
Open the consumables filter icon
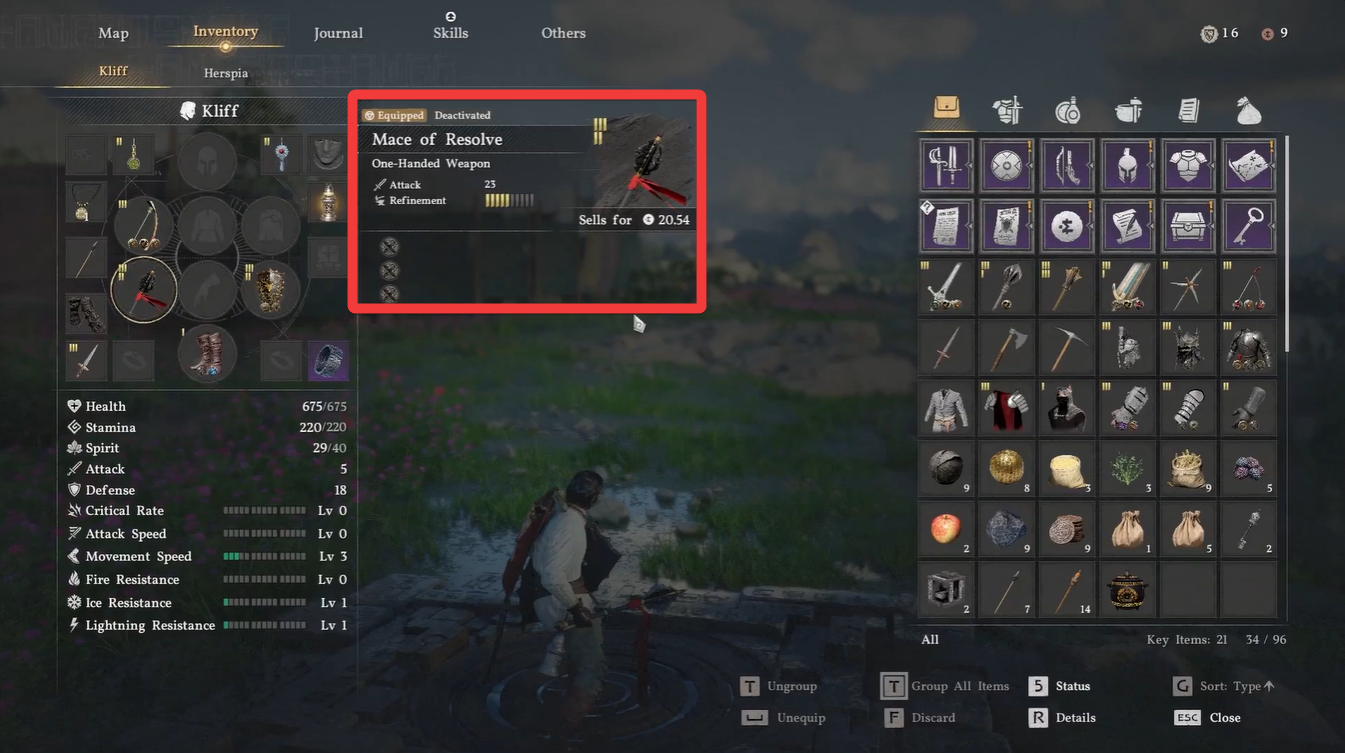click(1067, 110)
